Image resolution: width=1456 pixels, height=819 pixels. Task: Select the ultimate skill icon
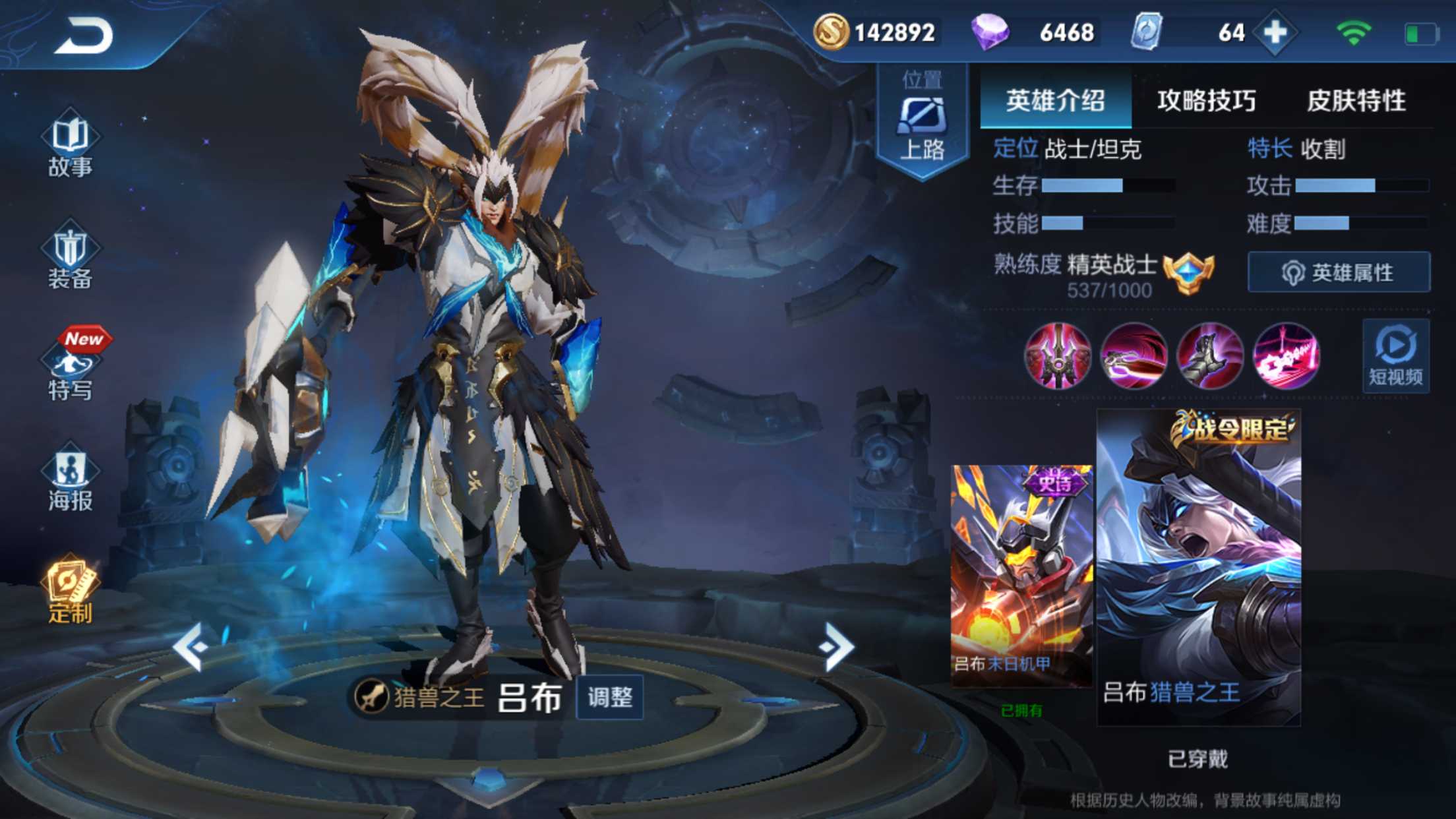click(1286, 356)
